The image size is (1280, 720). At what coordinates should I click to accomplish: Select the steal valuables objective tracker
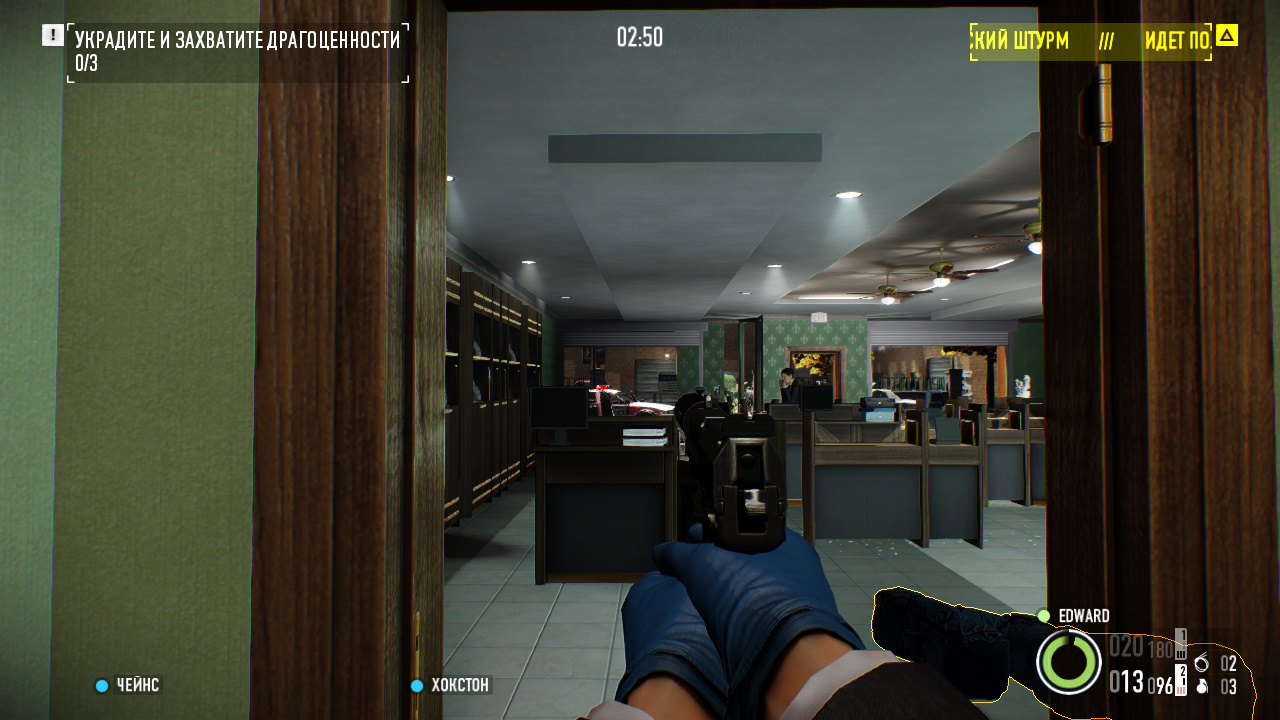238,52
